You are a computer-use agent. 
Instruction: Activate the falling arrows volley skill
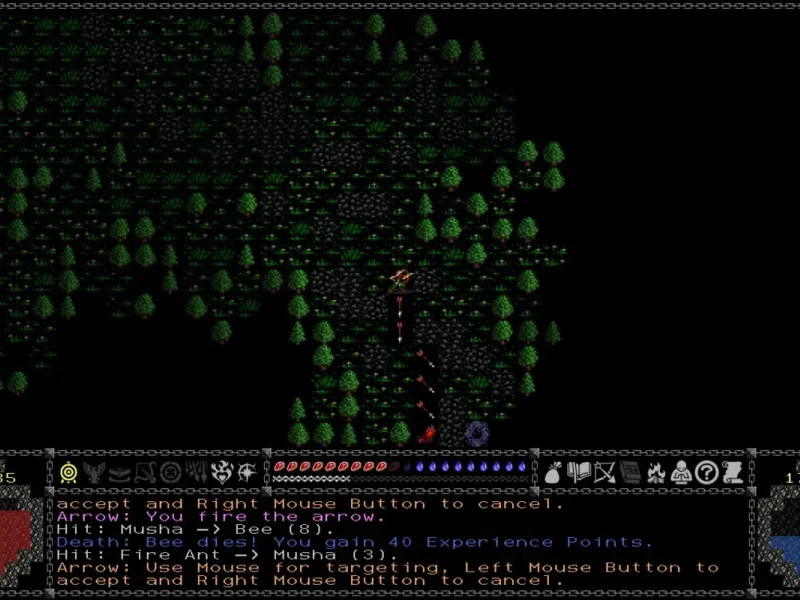(196, 473)
